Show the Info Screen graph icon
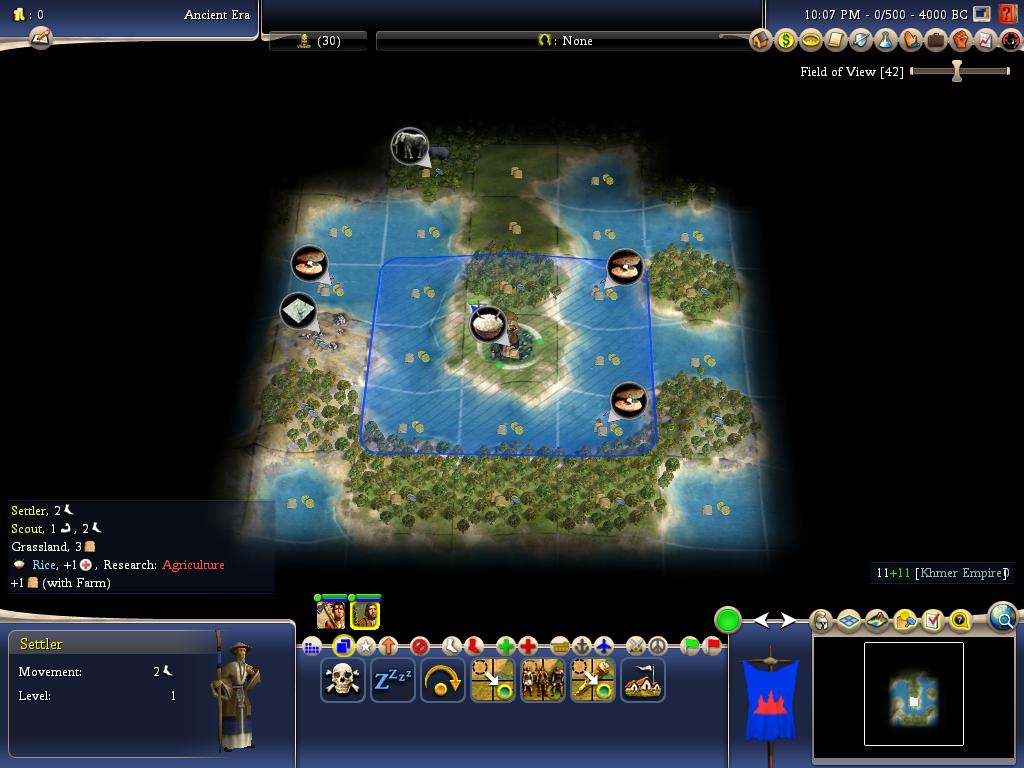The image size is (1024, 768). [986, 40]
